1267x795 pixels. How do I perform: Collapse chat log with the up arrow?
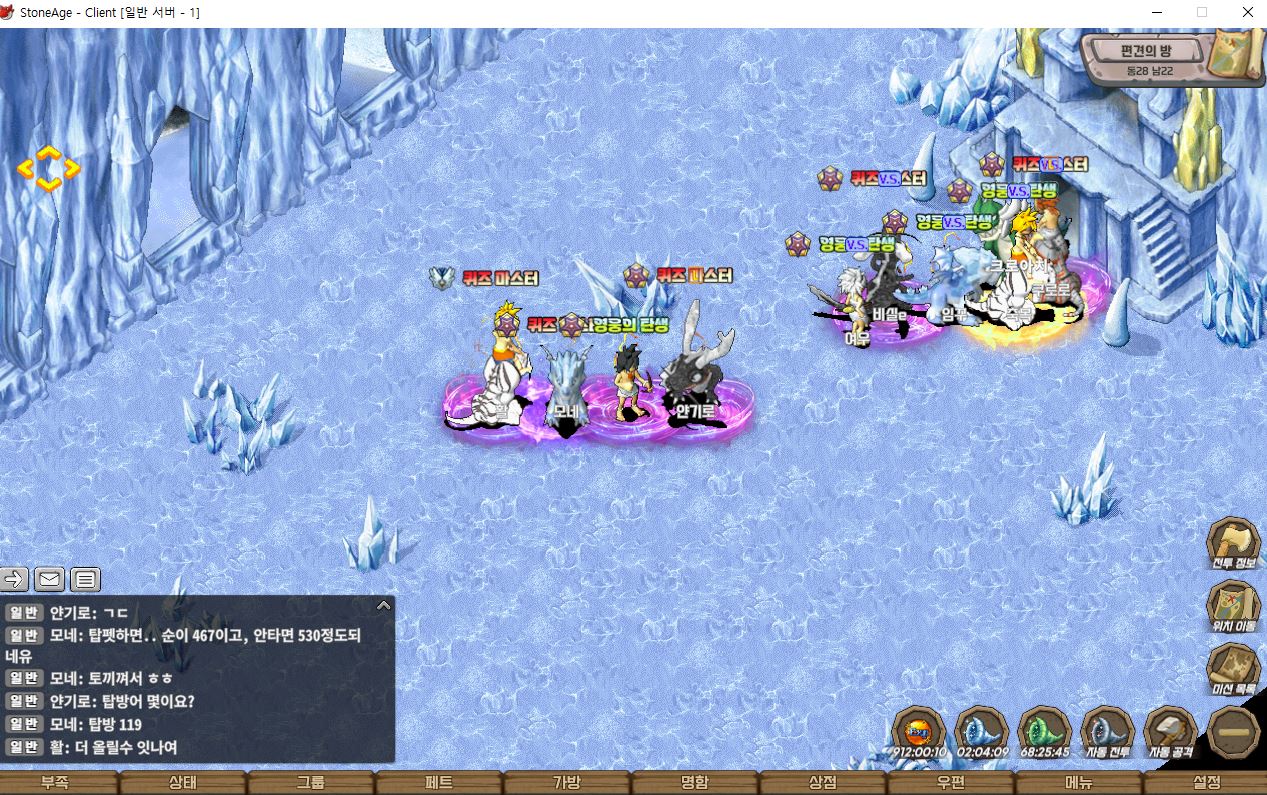tap(383, 605)
